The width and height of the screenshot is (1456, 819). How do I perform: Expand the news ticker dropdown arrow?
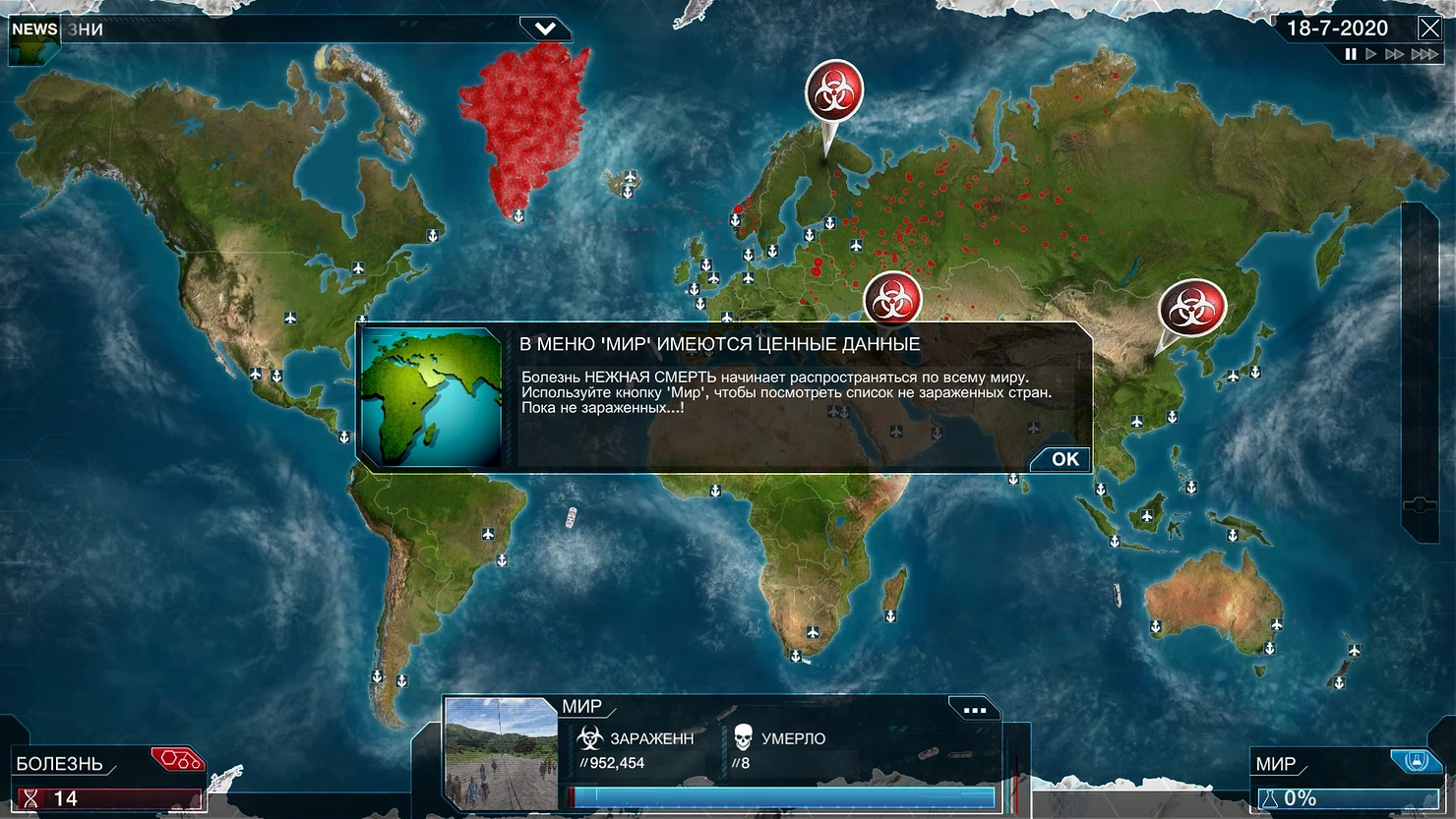tap(545, 29)
